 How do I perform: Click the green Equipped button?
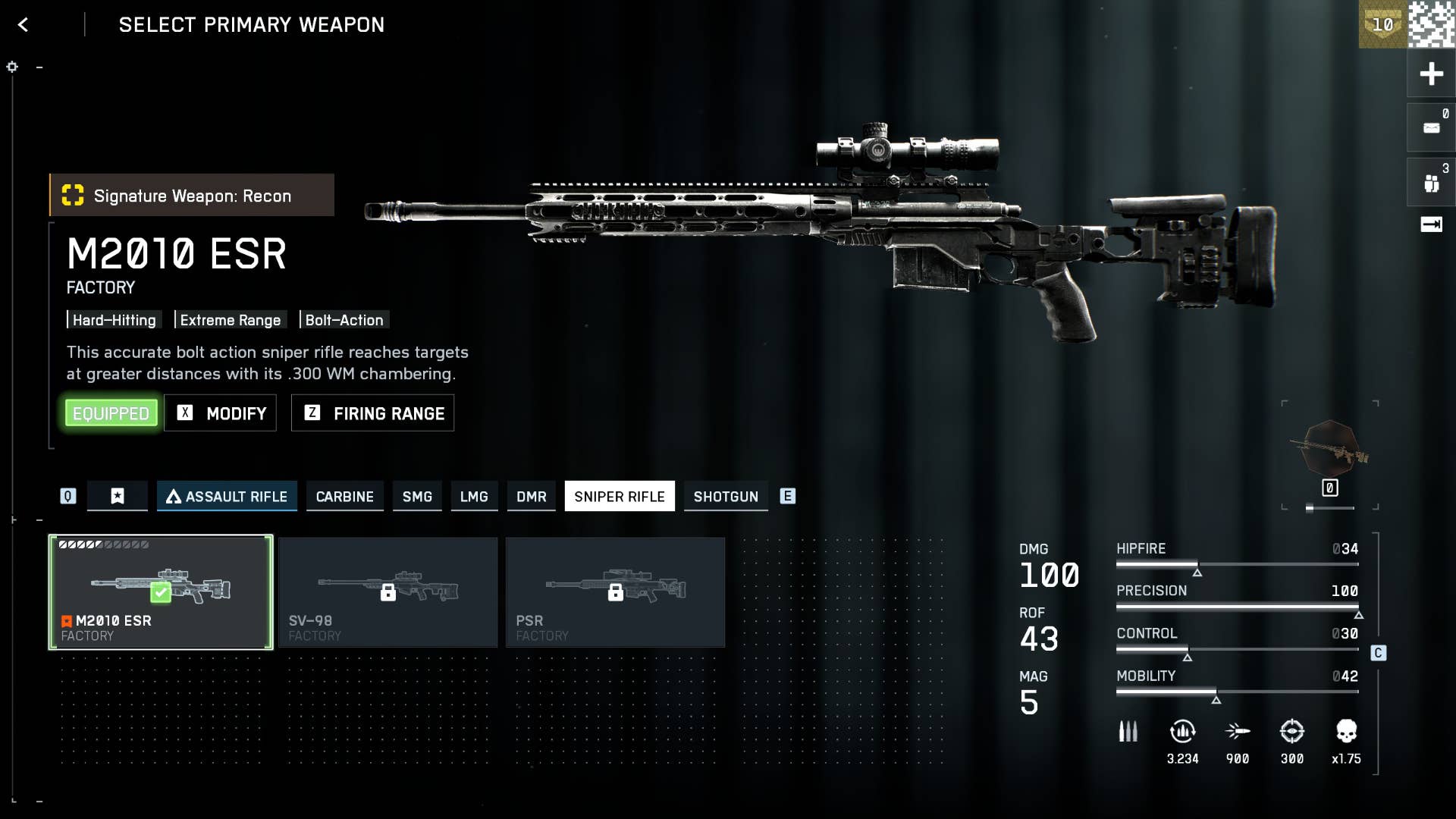pos(111,413)
